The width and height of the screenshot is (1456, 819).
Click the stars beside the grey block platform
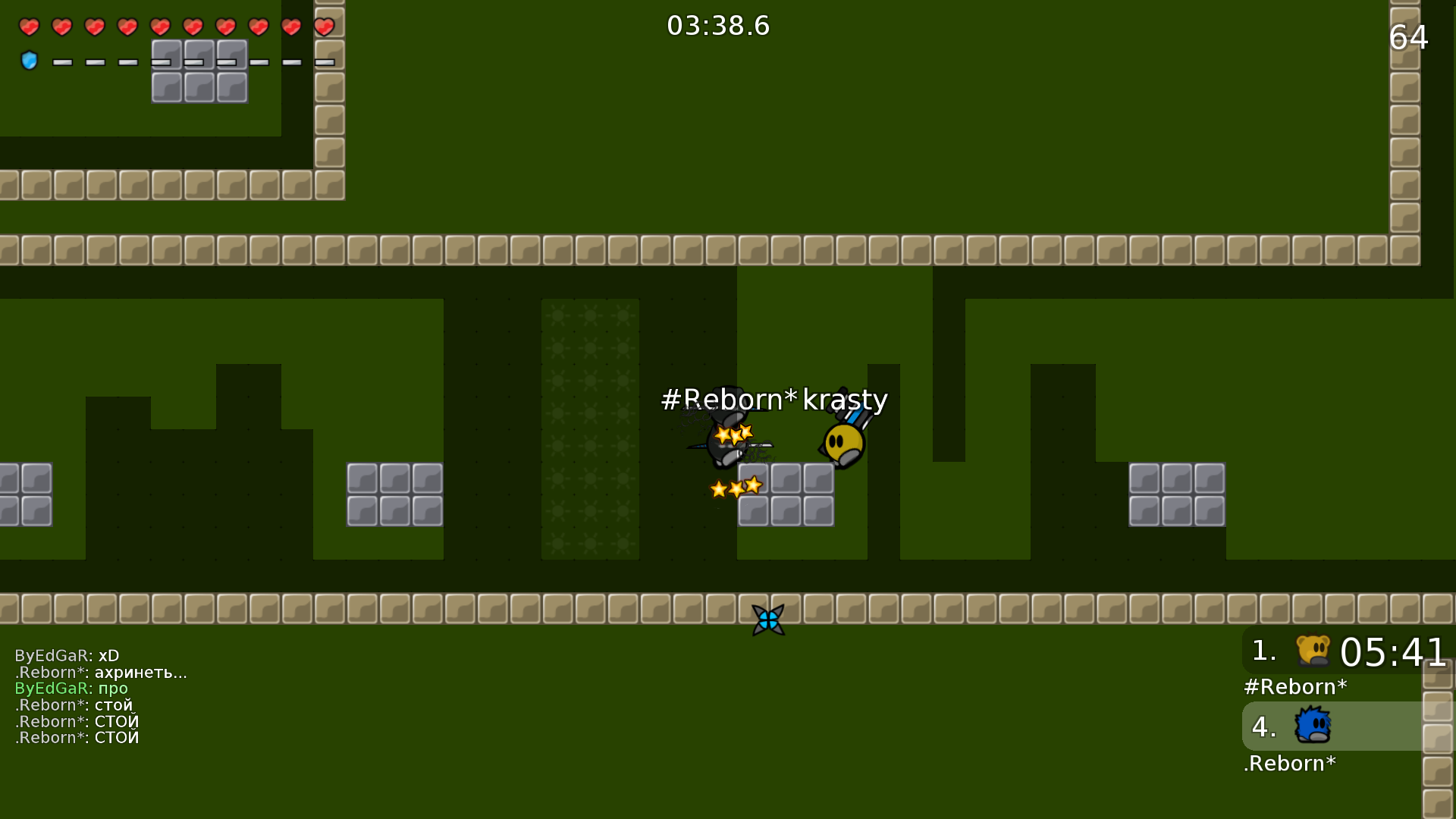(x=735, y=488)
